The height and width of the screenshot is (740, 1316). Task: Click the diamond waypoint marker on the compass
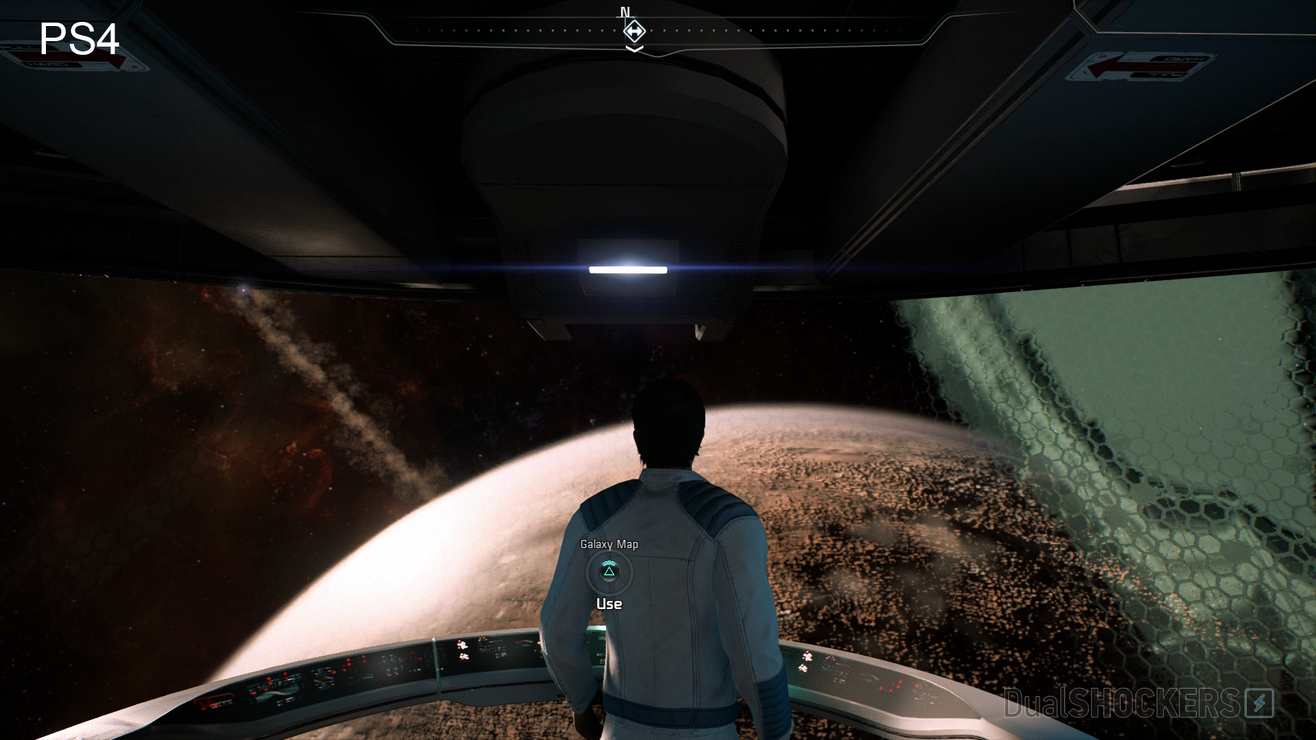633,33
